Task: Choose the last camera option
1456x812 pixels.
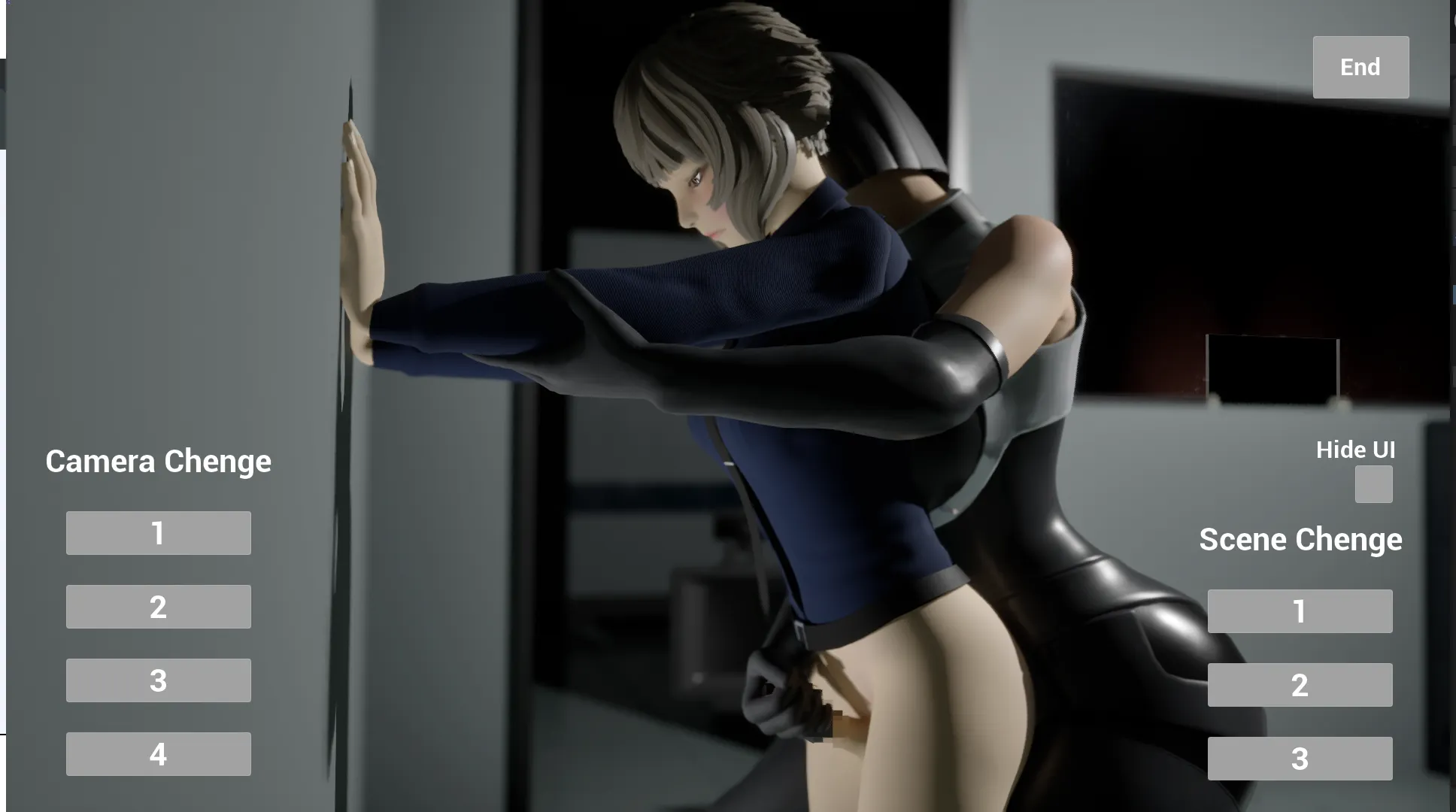Action: (x=158, y=753)
